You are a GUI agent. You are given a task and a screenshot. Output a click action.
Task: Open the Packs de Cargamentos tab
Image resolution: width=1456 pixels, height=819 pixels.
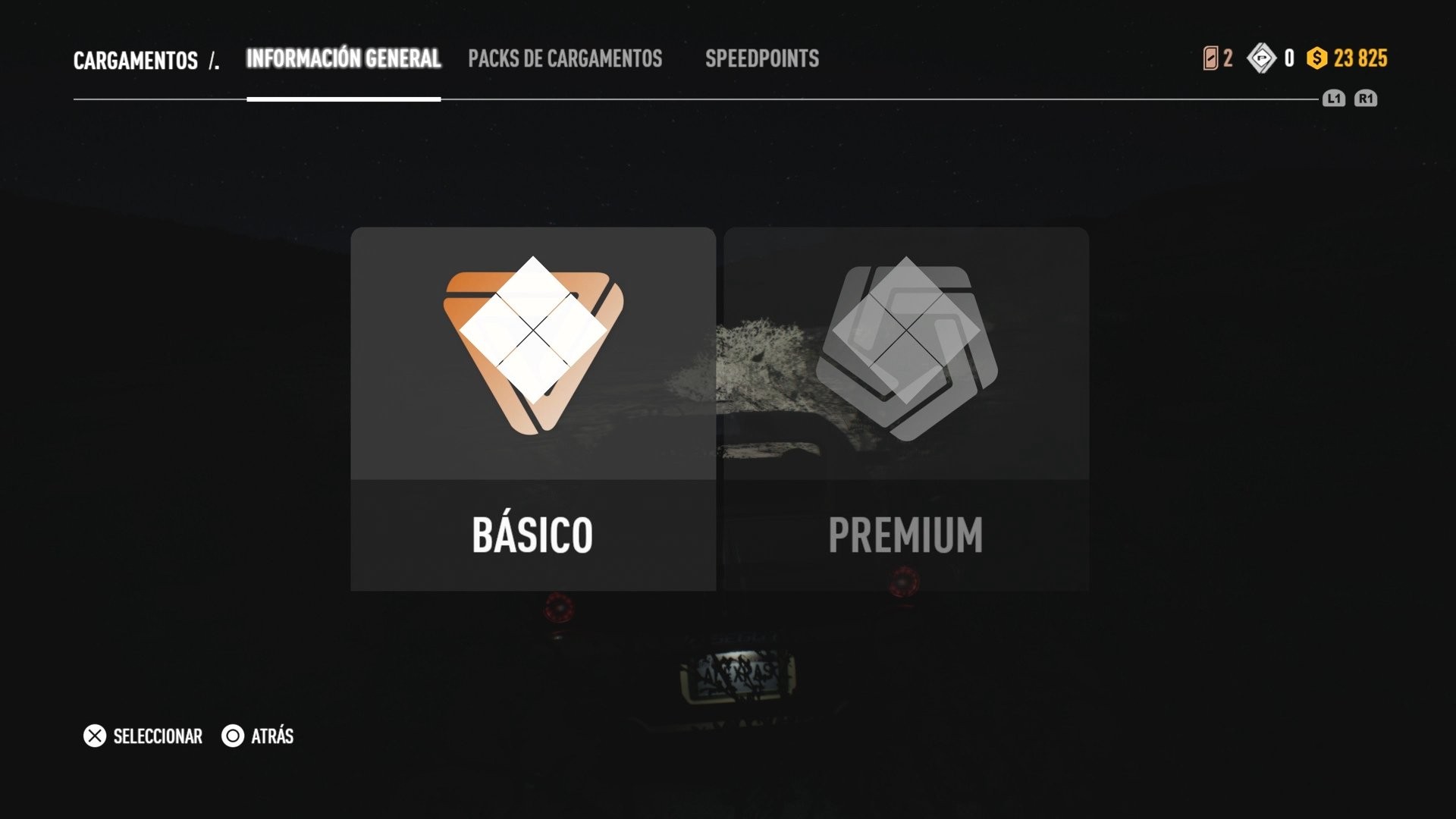(565, 59)
